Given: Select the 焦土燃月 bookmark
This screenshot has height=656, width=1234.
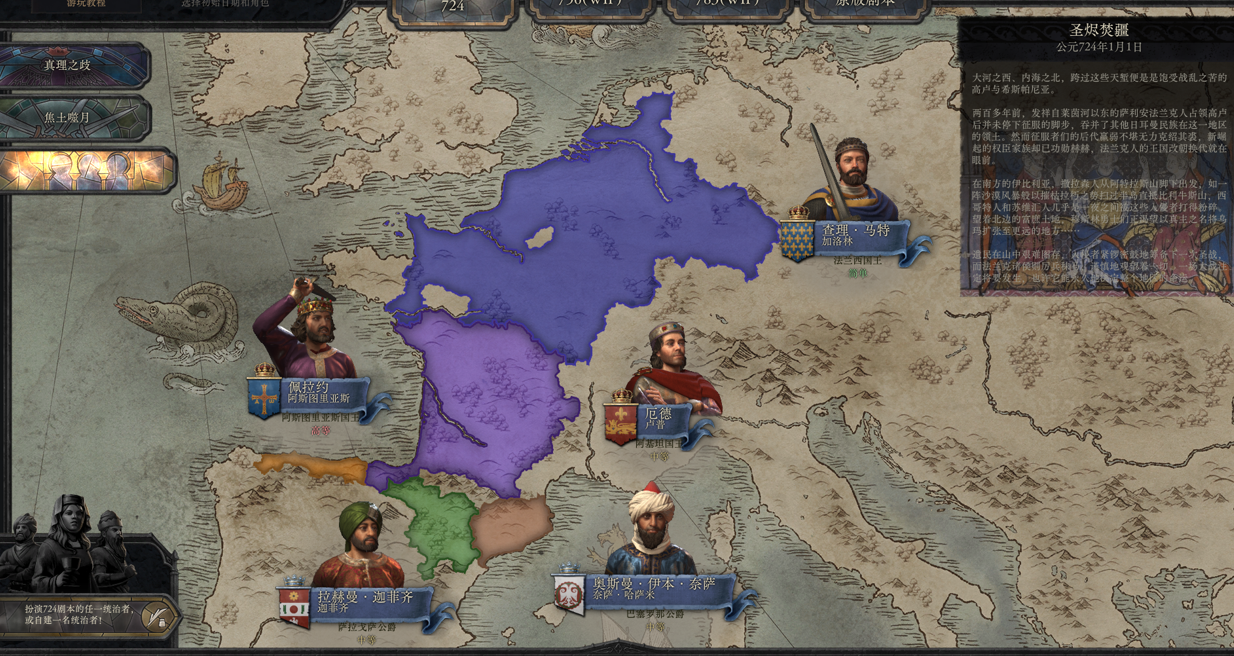Looking at the screenshot, I should pyautogui.click(x=68, y=118).
